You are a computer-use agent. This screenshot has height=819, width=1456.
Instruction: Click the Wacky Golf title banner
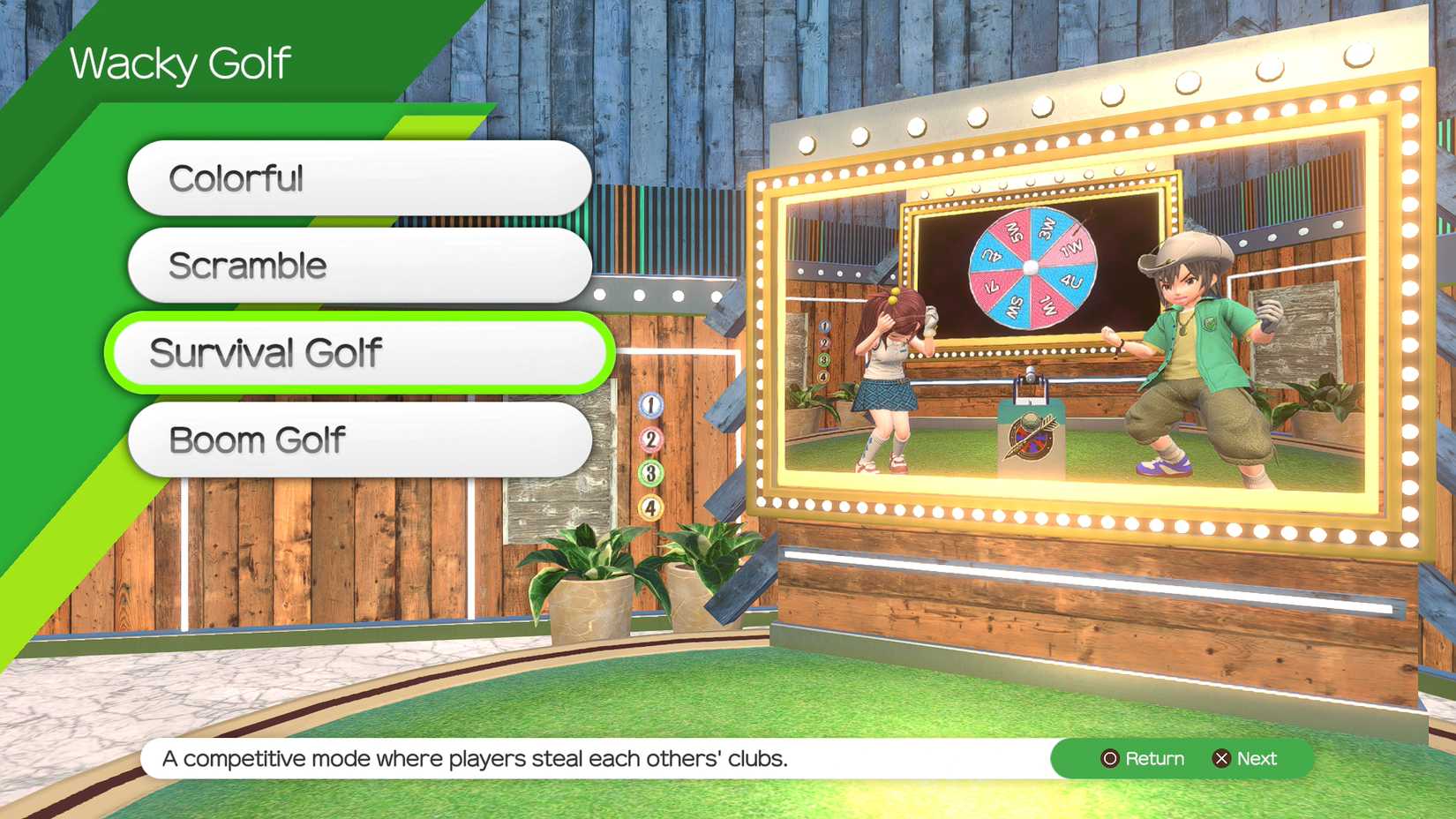(180, 62)
